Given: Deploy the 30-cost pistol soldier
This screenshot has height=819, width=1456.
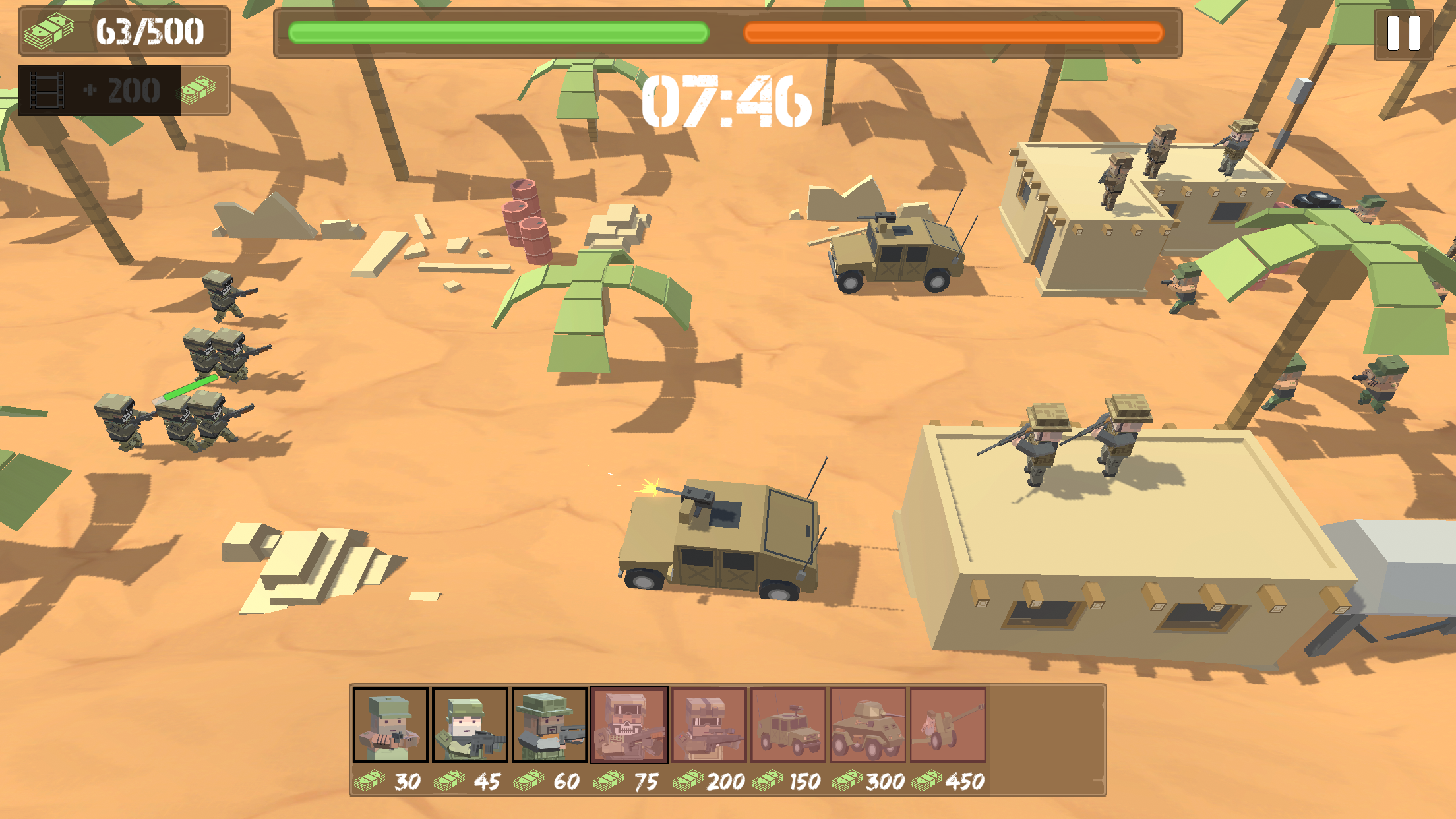Looking at the screenshot, I should point(390,725).
